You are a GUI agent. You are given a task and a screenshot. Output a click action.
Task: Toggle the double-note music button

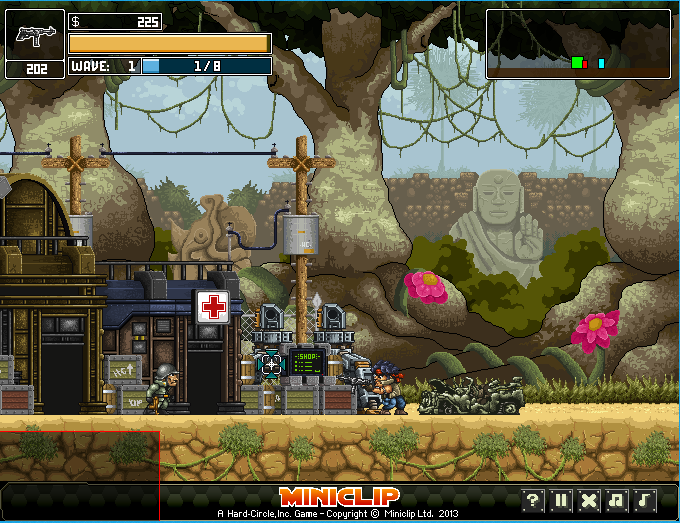[617, 500]
